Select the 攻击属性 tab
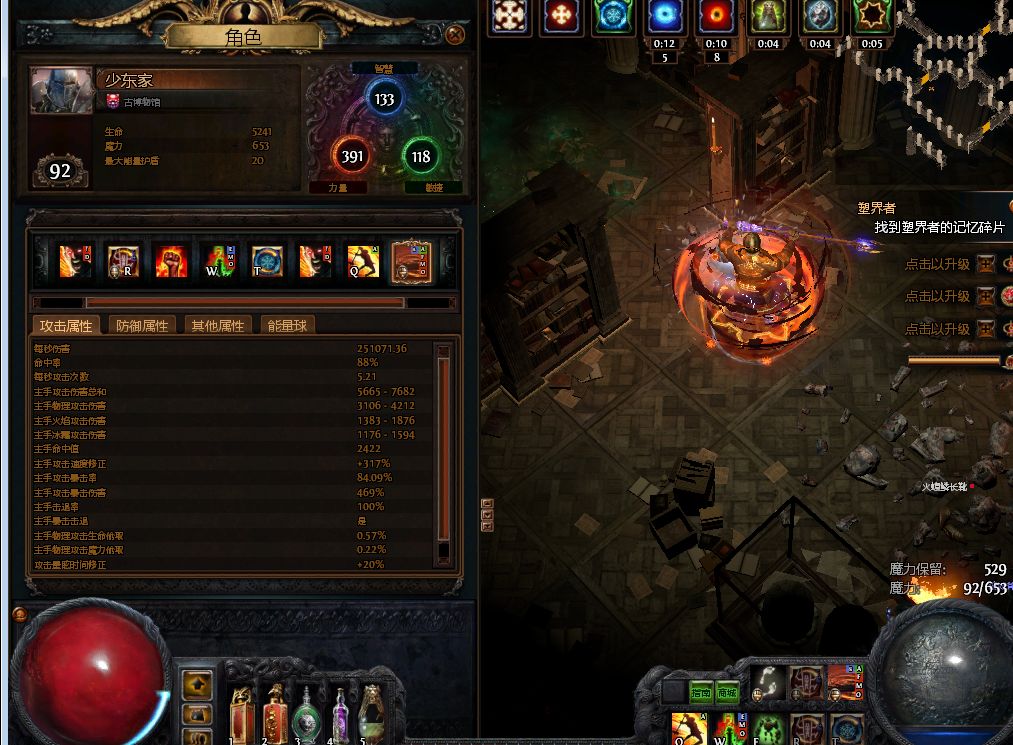1013x745 pixels. pyautogui.click(x=65, y=325)
